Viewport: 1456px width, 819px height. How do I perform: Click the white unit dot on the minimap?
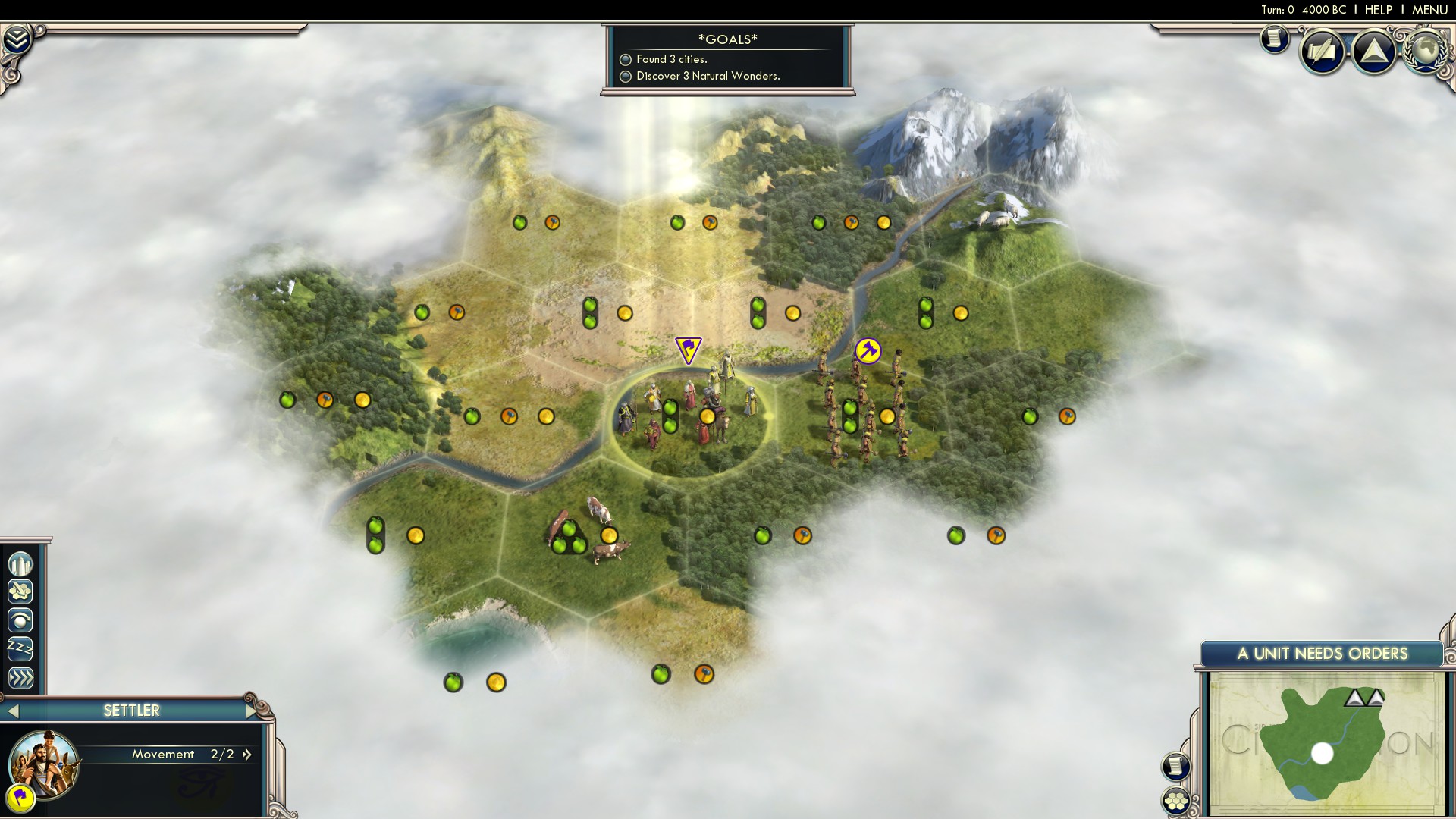coord(1323,752)
